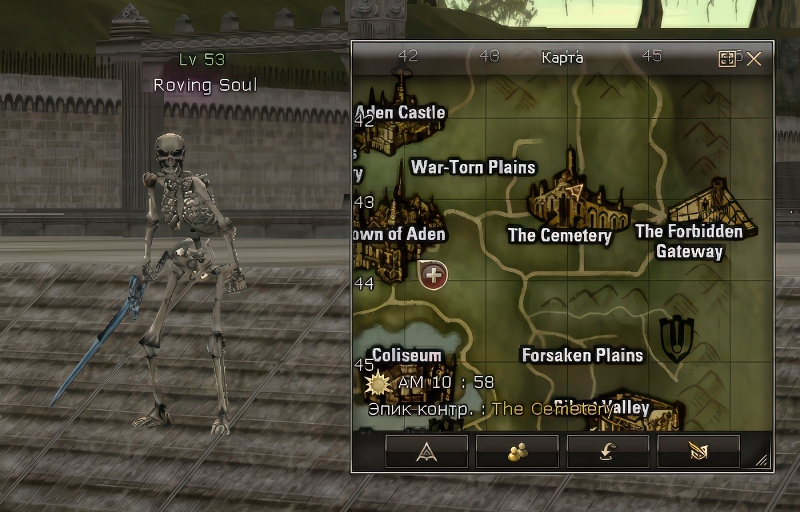Grab the map window resize corner
The width and height of the screenshot is (800, 512).
(x=763, y=462)
